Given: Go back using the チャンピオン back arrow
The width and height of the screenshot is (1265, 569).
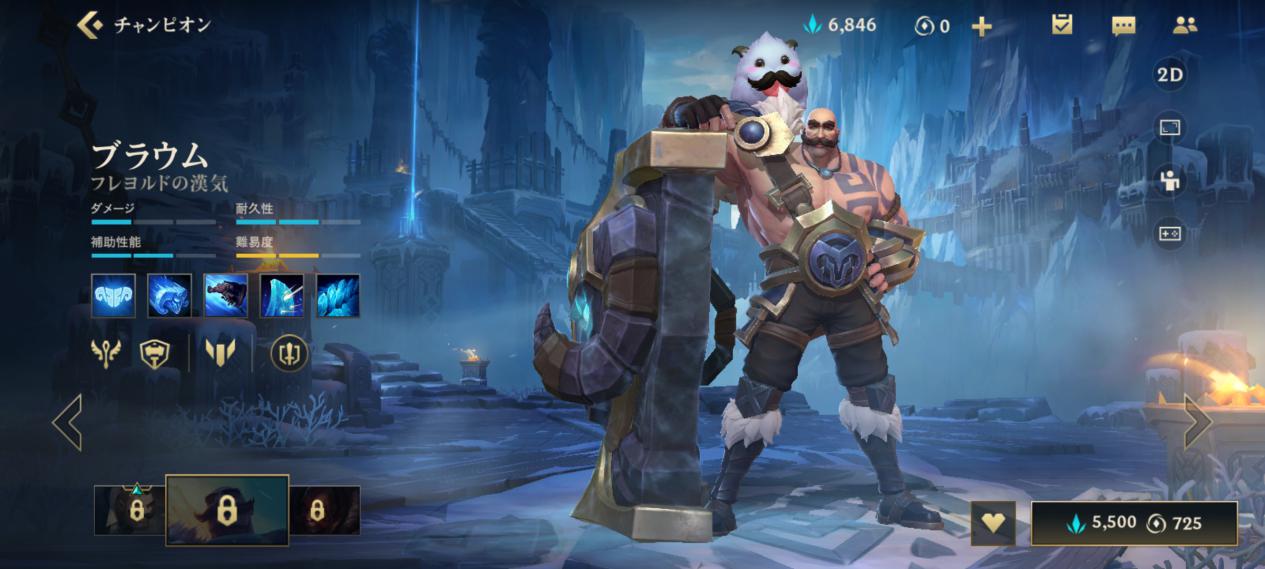Looking at the screenshot, I should [91, 25].
